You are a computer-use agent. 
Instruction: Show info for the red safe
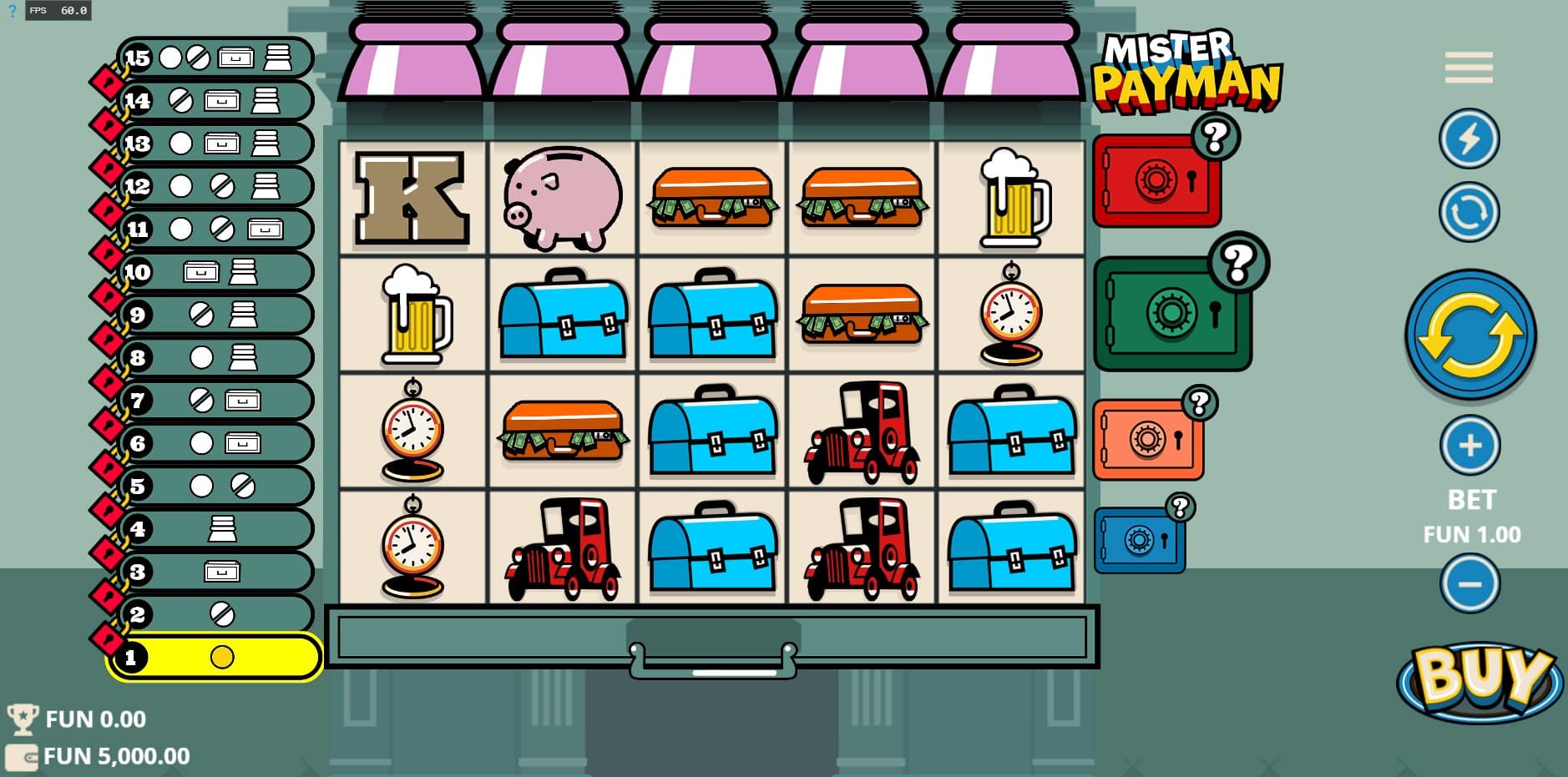click(x=1215, y=137)
